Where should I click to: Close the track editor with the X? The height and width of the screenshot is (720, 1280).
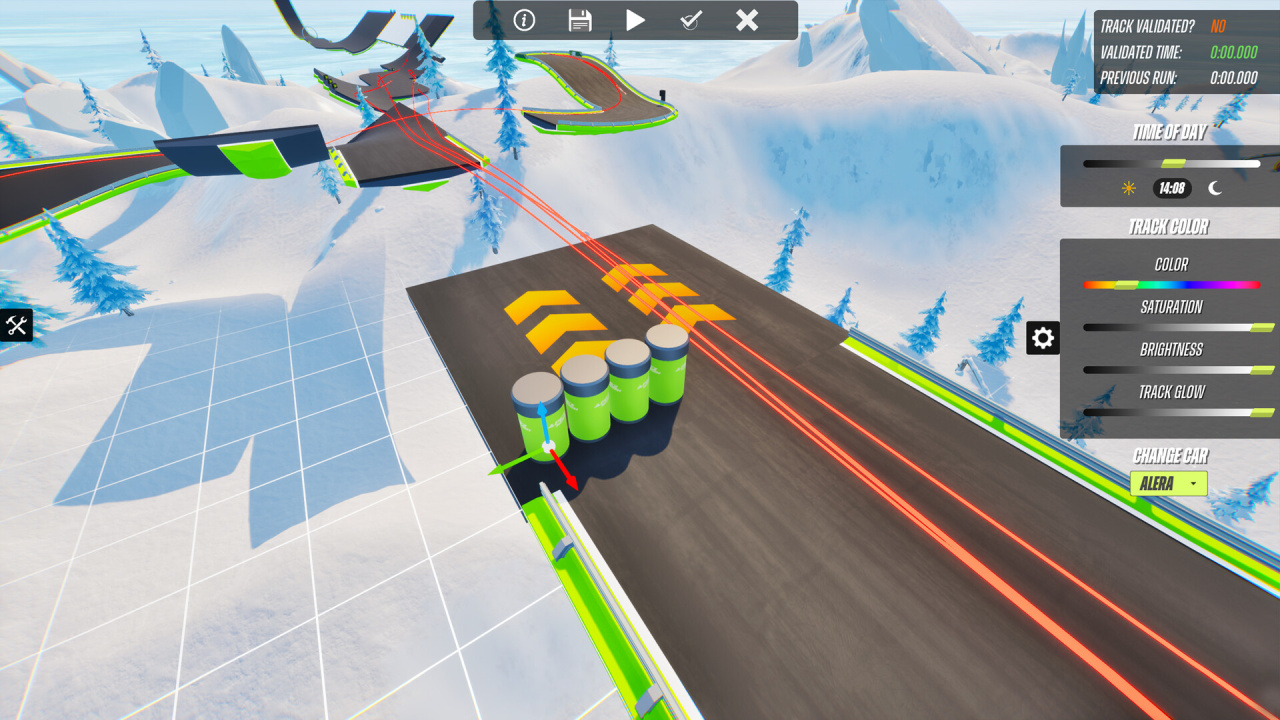coord(747,20)
